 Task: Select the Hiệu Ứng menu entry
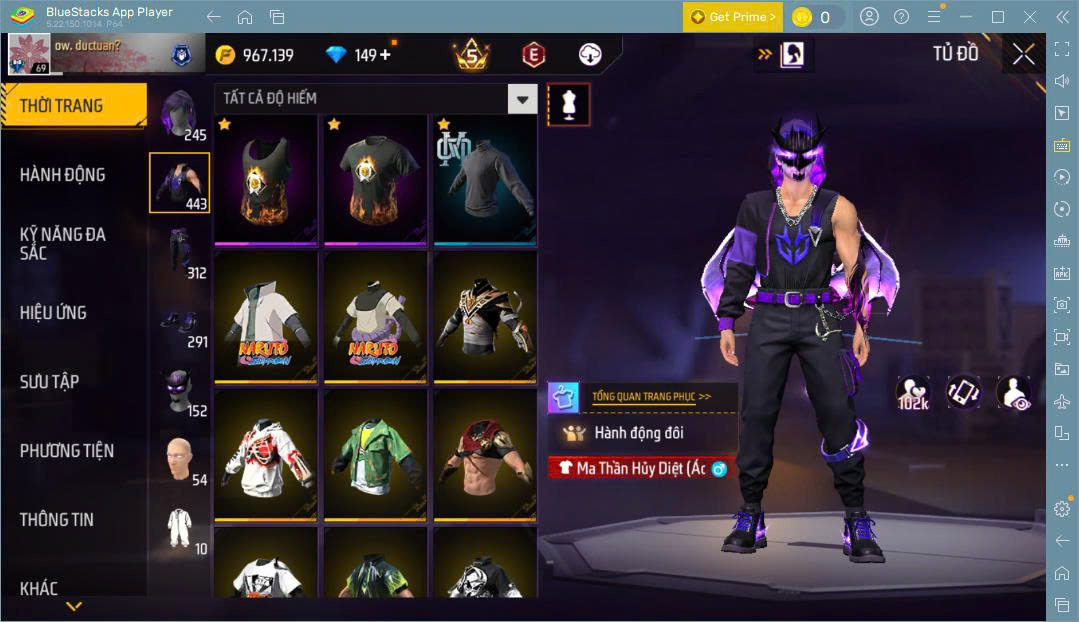coord(53,313)
